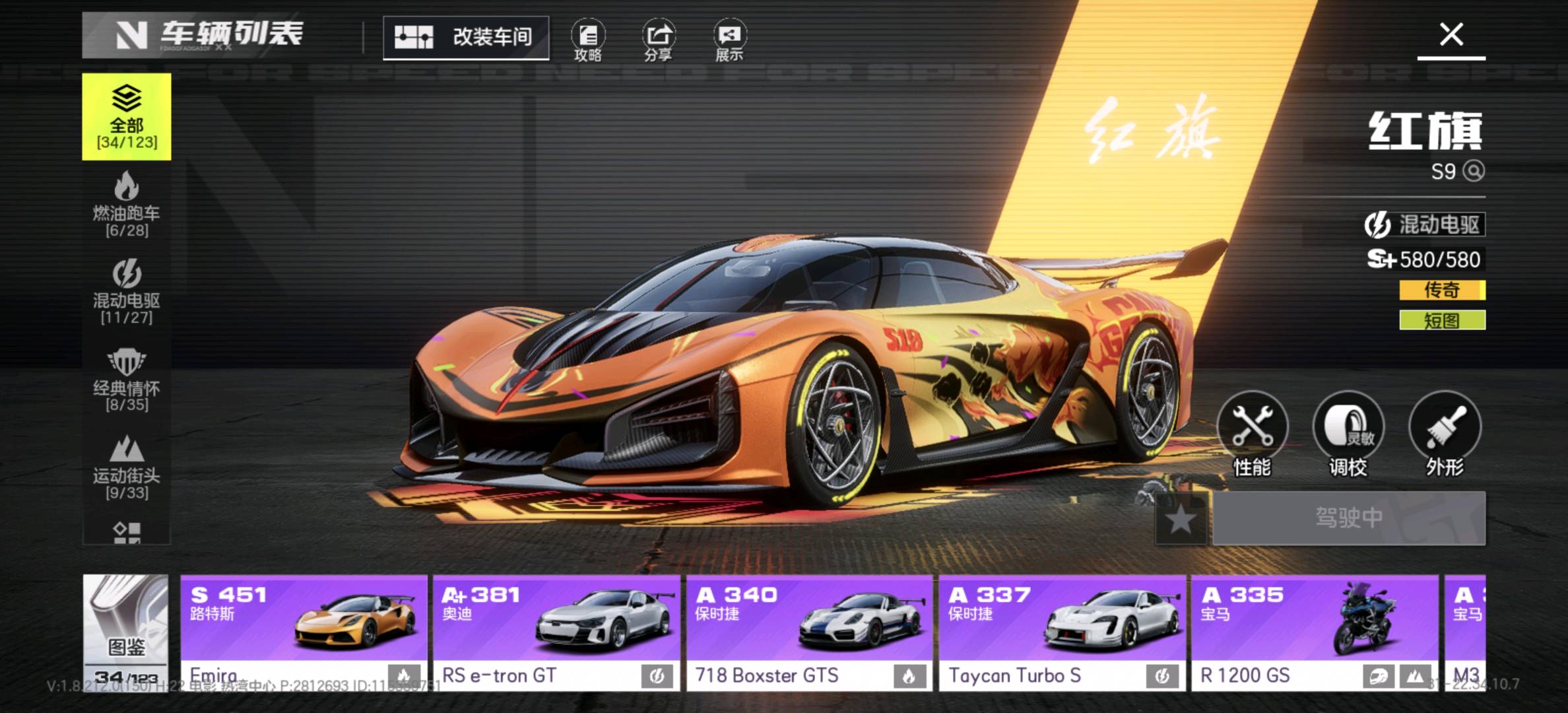Switch to the 燃油跑车 category

point(127,205)
